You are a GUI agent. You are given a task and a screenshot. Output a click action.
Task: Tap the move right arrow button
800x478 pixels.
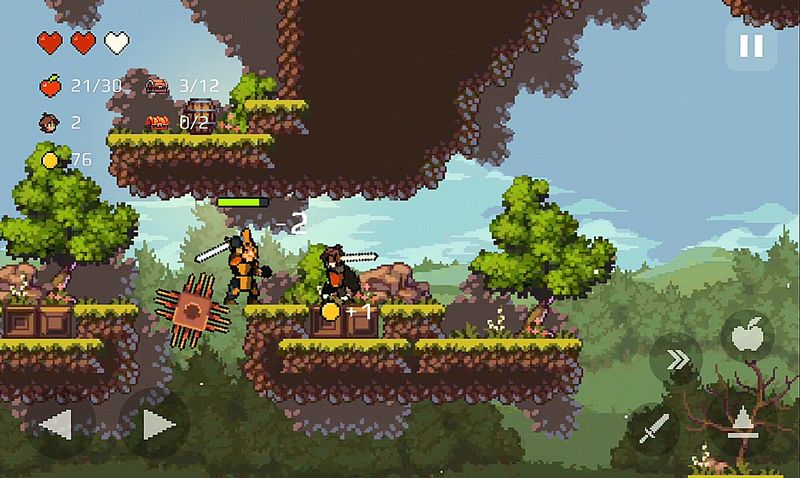pos(155,425)
